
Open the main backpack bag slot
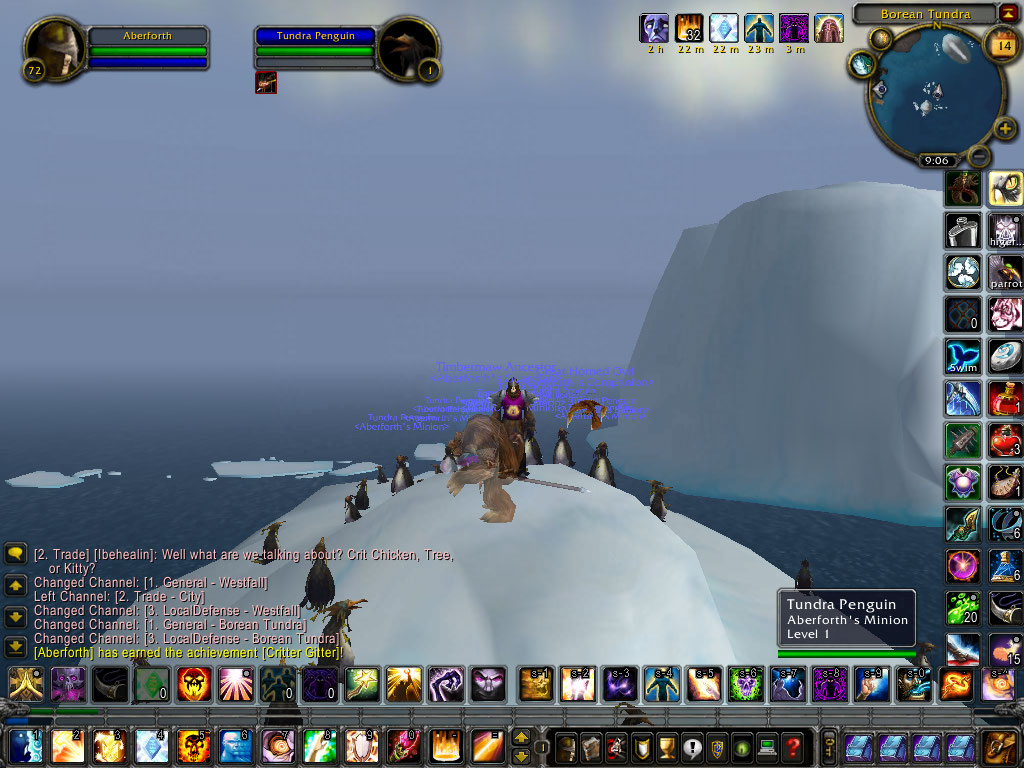point(997,746)
